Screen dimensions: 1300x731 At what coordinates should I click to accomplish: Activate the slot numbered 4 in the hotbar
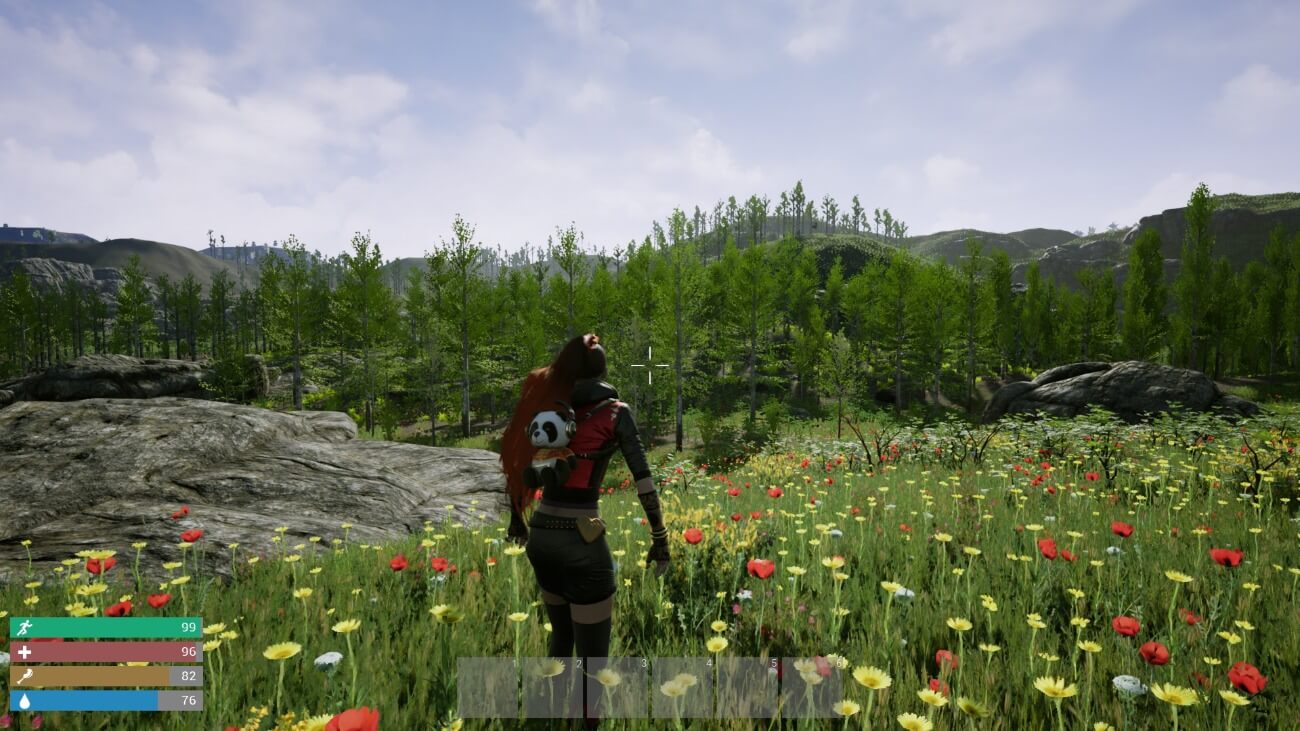tap(682, 687)
